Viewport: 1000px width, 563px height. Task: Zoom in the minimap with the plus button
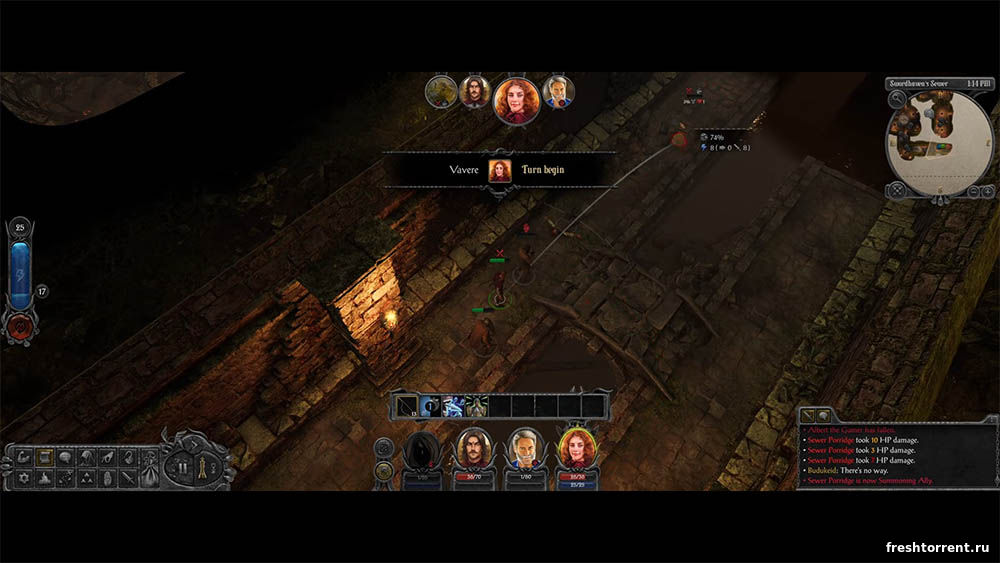[988, 191]
